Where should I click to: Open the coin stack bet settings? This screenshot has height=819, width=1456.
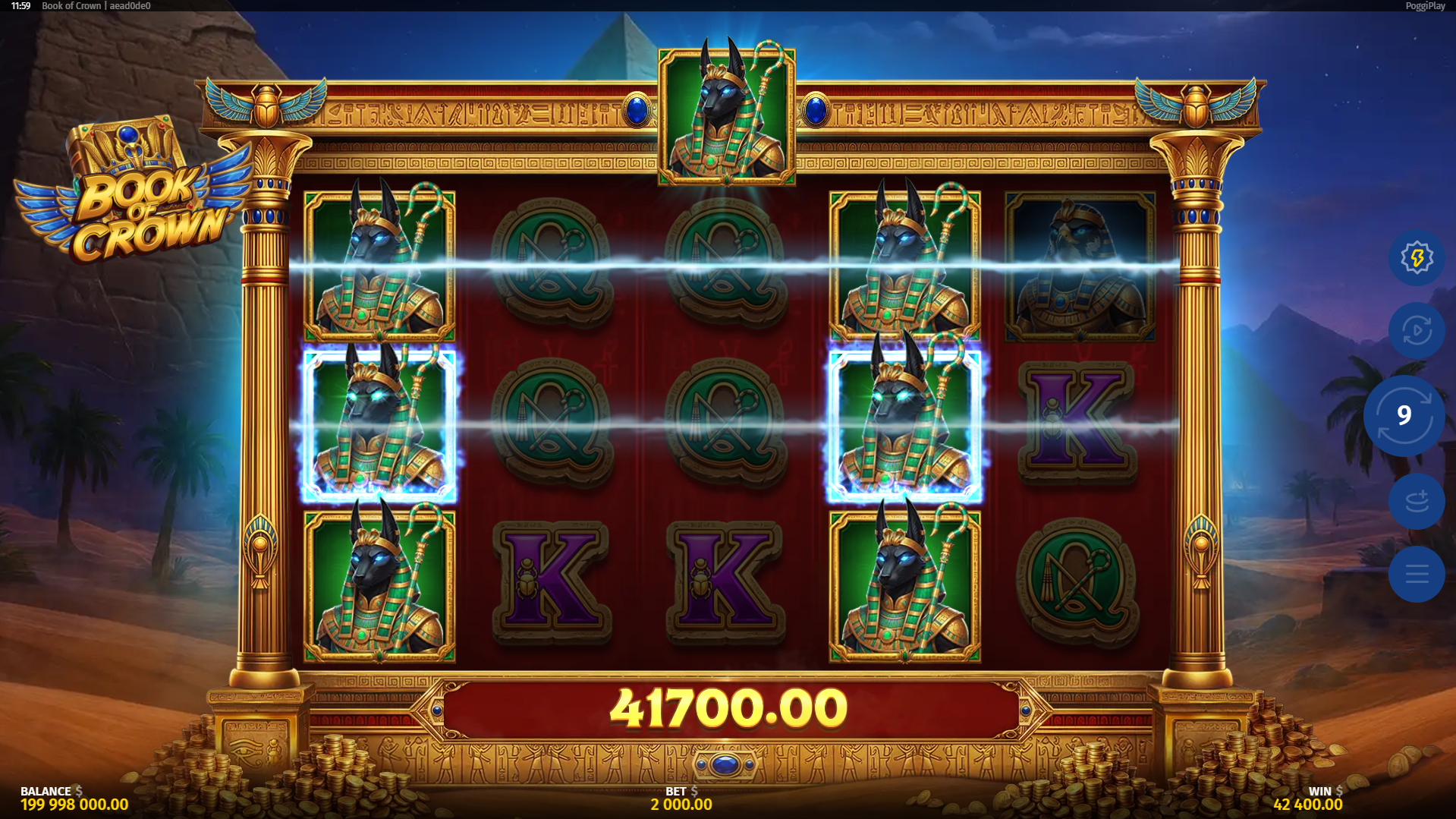[1416, 501]
